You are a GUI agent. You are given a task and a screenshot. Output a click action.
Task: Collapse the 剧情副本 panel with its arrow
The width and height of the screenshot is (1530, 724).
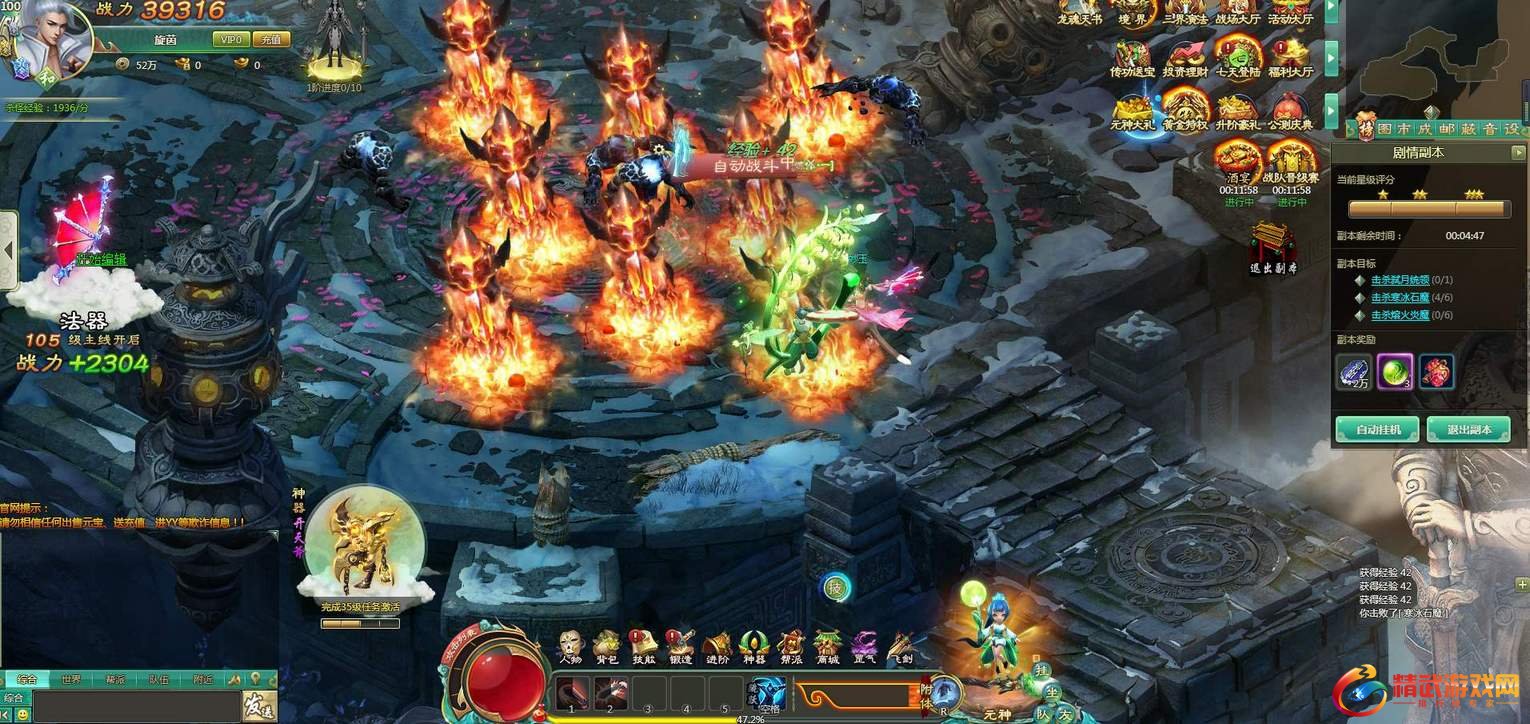(x=1518, y=153)
